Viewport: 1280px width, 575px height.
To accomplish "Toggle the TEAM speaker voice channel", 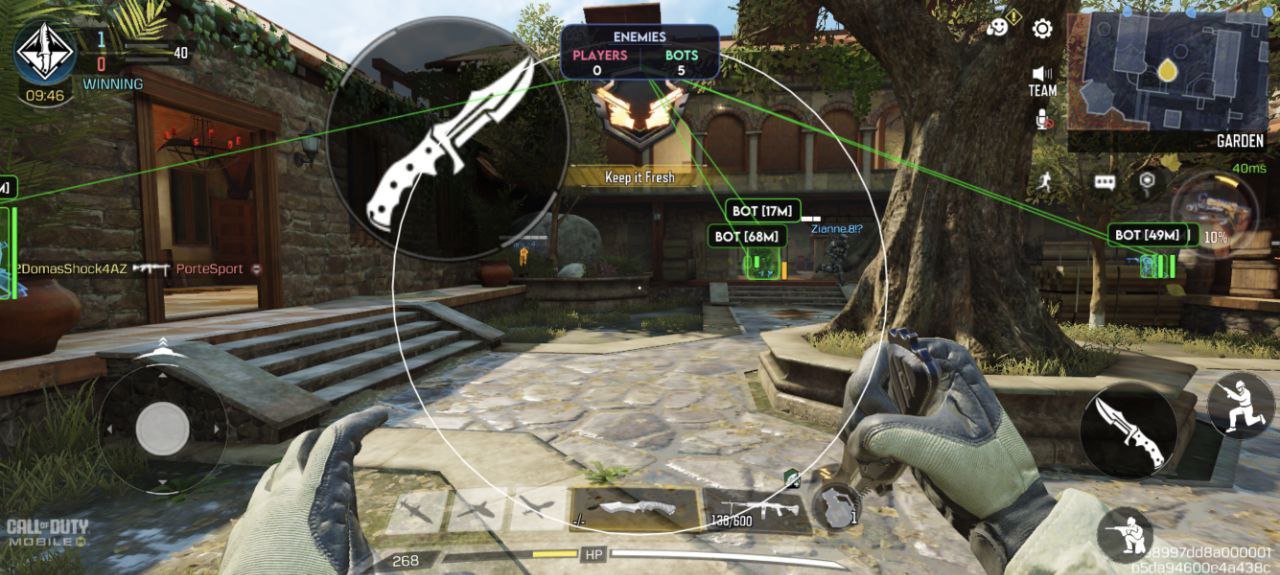I will 1042,80.
